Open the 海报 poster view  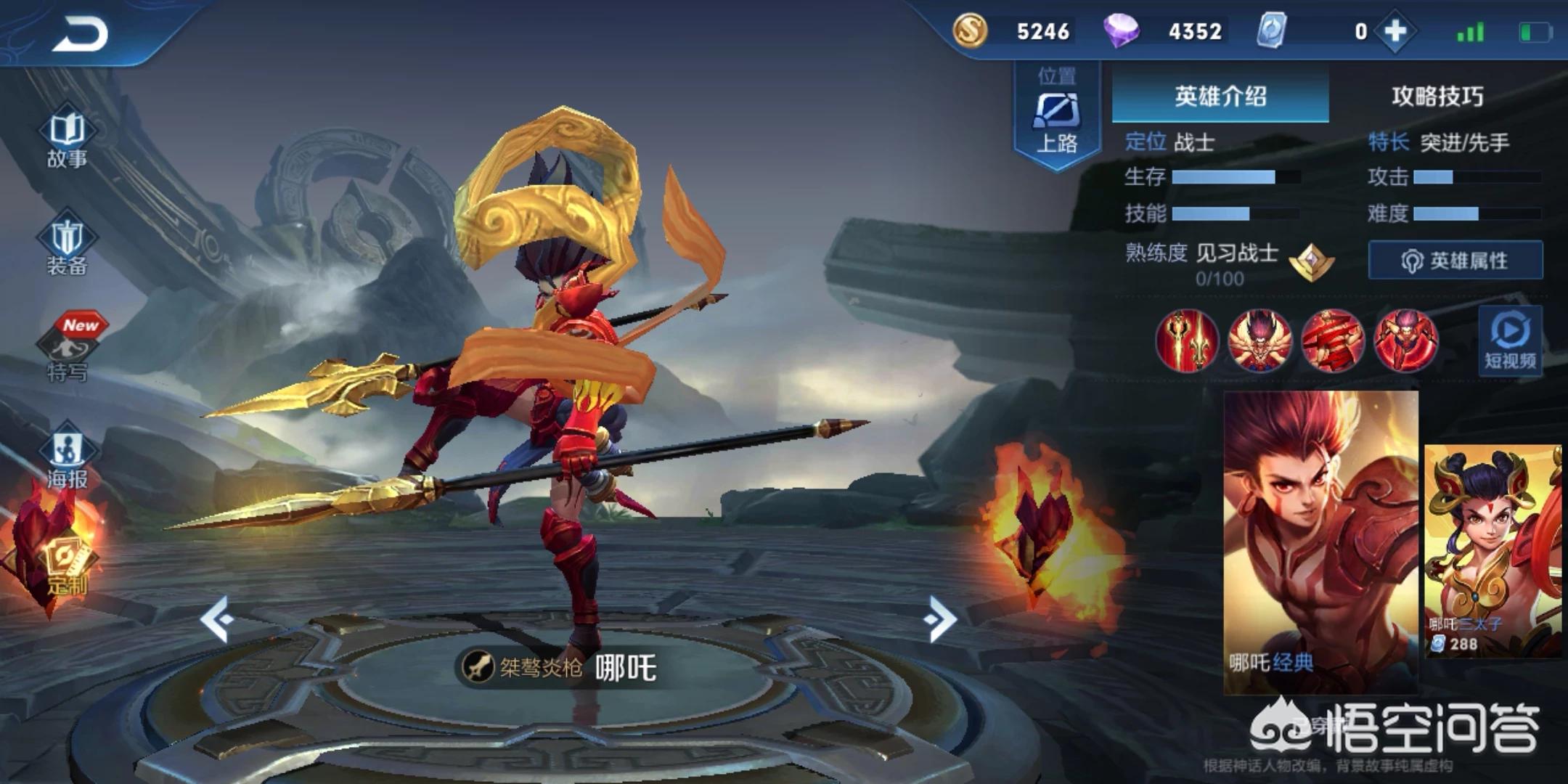click(68, 459)
